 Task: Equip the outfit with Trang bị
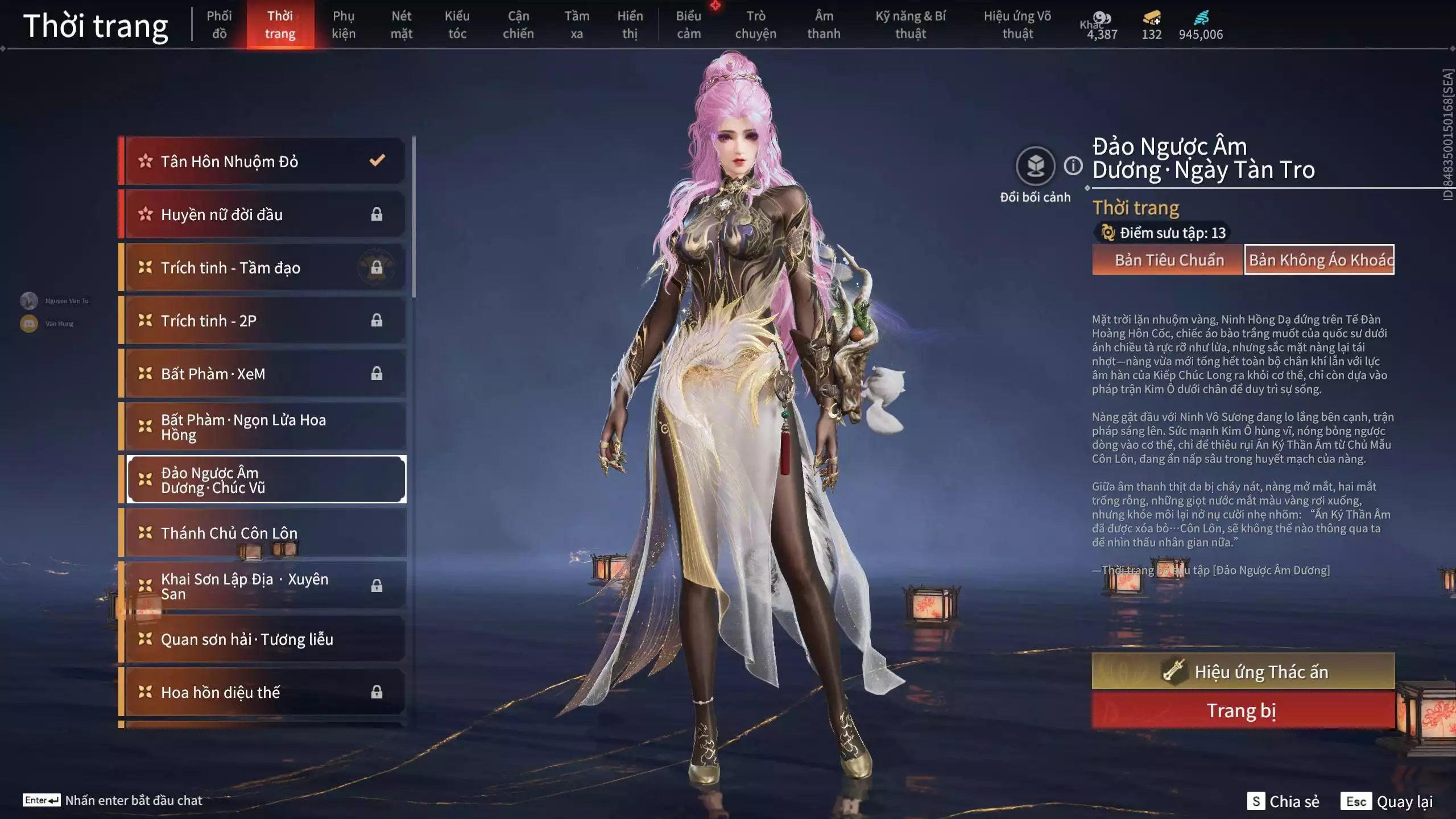pos(1243,711)
